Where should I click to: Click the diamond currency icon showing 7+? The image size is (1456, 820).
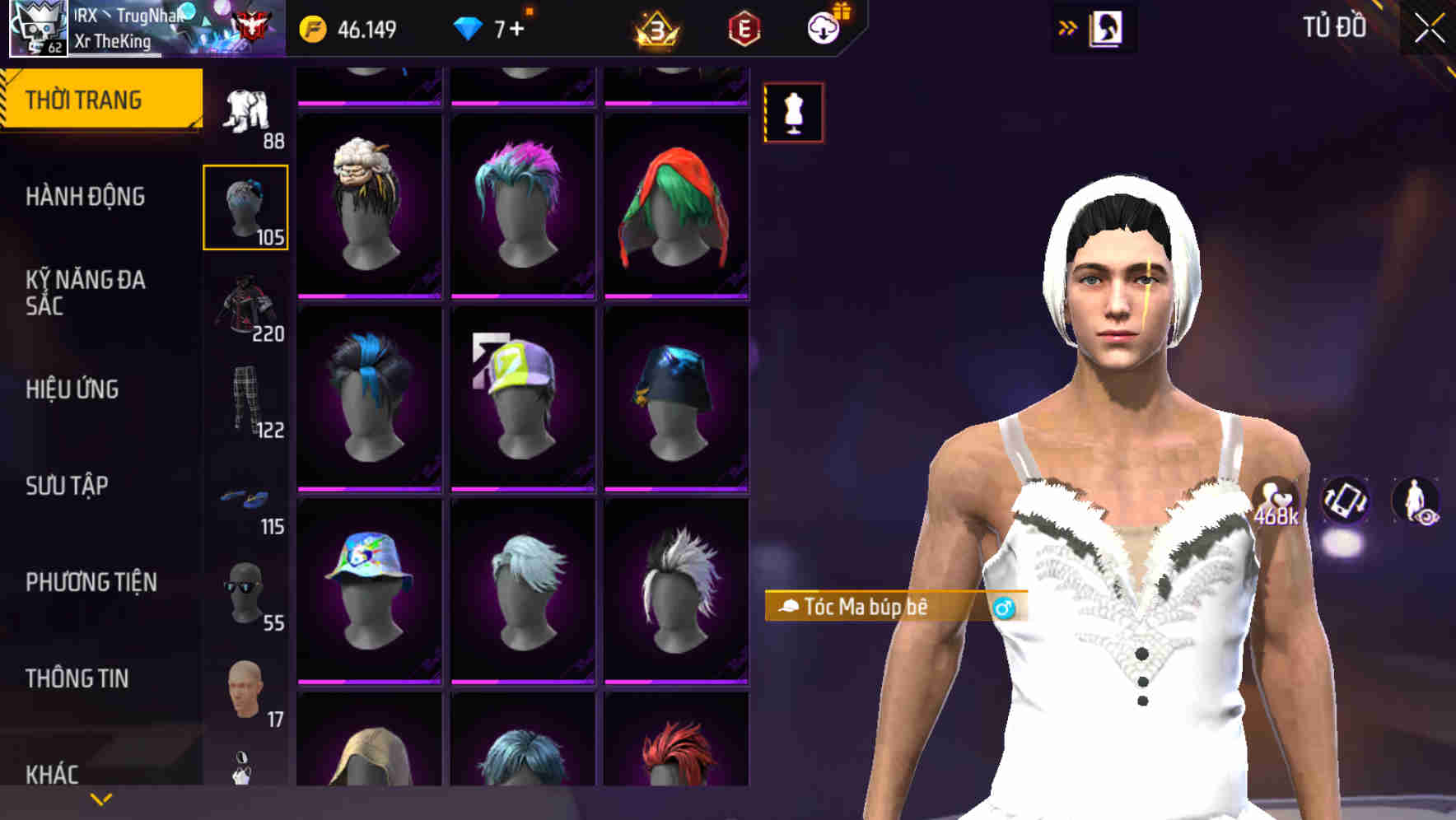pyautogui.click(x=469, y=27)
